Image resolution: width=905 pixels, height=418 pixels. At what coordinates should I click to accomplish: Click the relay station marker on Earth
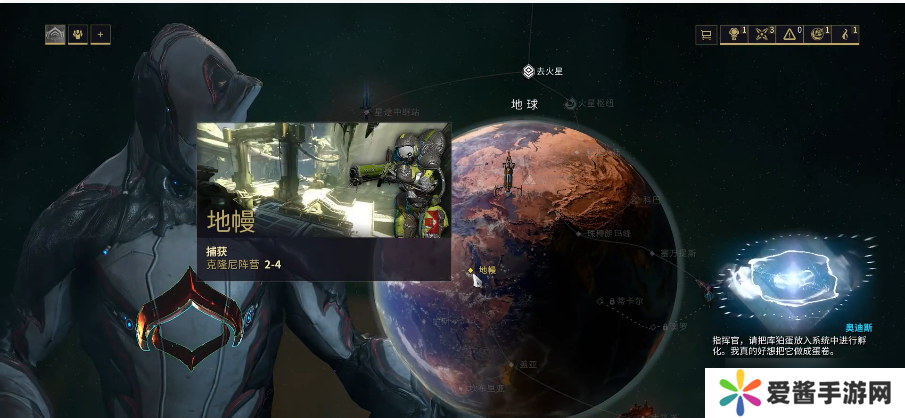509,175
